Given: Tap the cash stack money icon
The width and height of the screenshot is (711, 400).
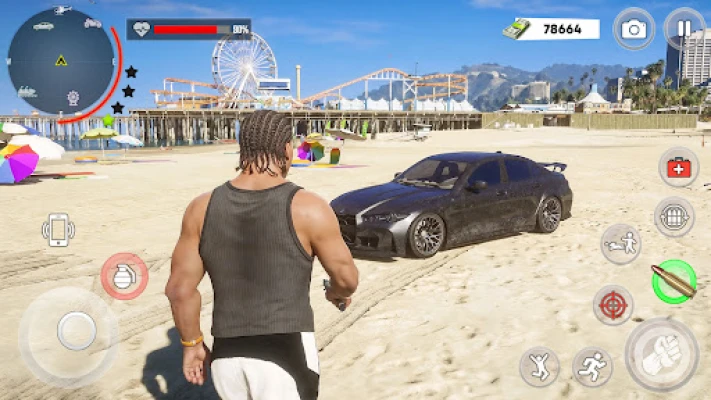Looking at the screenshot, I should [516, 29].
